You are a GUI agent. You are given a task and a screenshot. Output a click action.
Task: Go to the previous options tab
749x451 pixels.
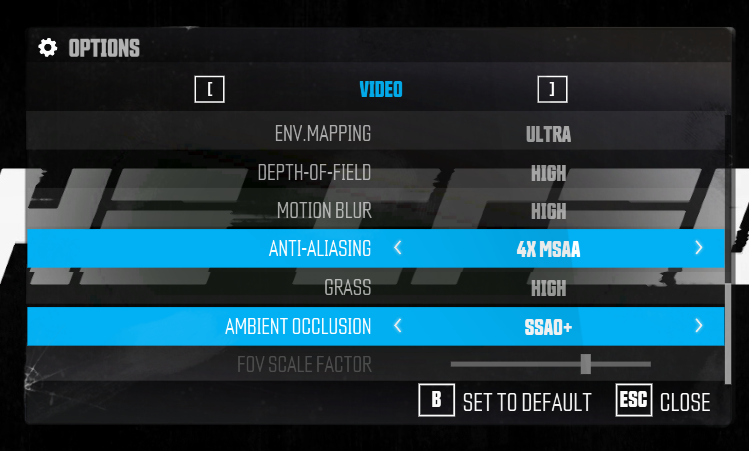(x=210, y=90)
